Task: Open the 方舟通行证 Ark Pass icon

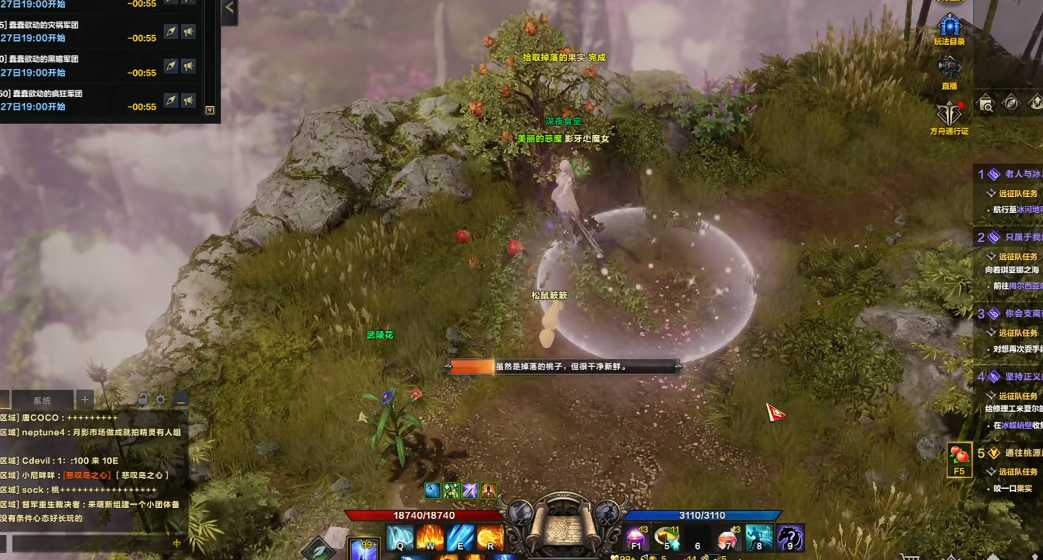Action: tap(949, 113)
